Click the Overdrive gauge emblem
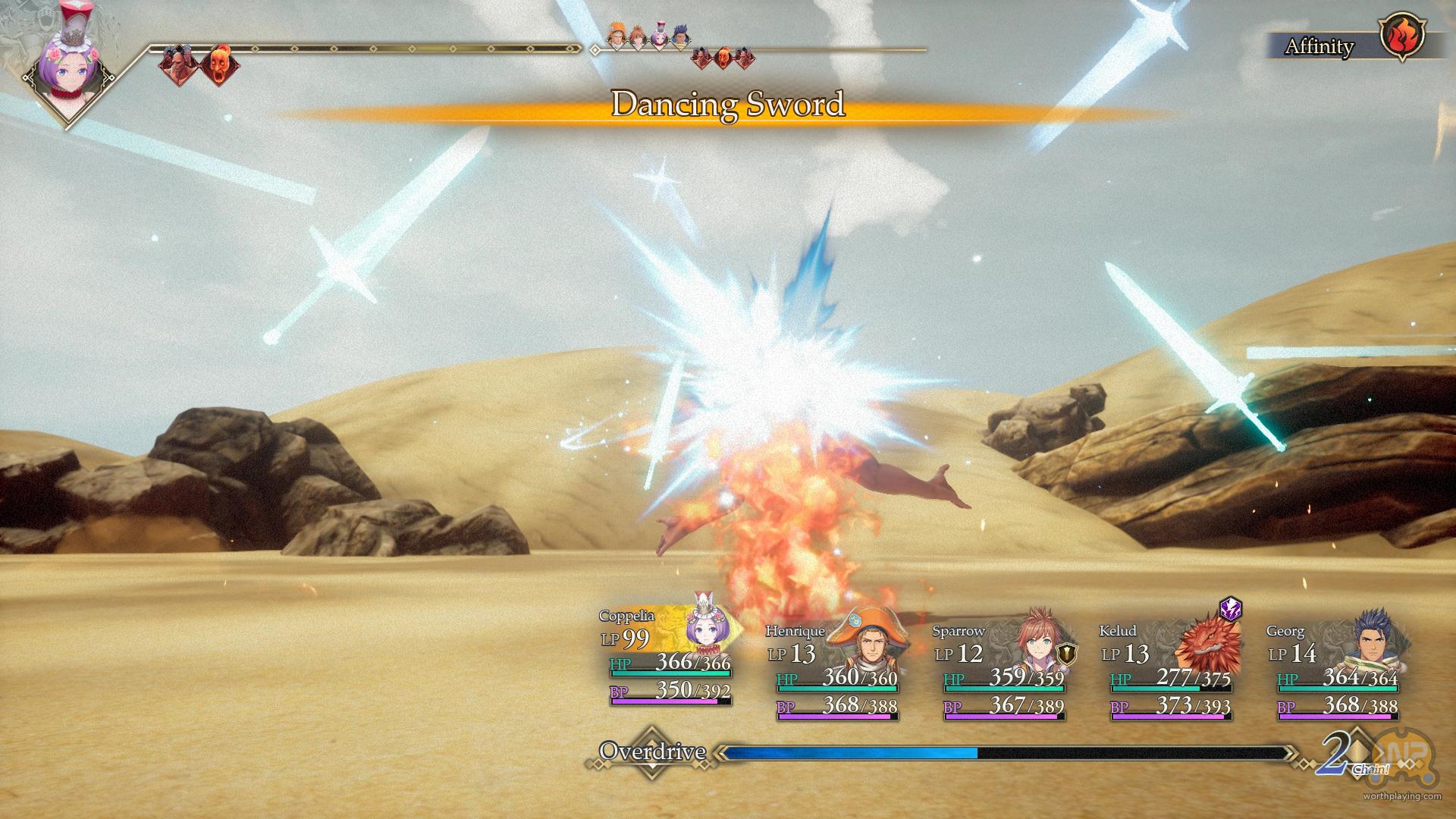The image size is (1456, 819). (x=652, y=752)
